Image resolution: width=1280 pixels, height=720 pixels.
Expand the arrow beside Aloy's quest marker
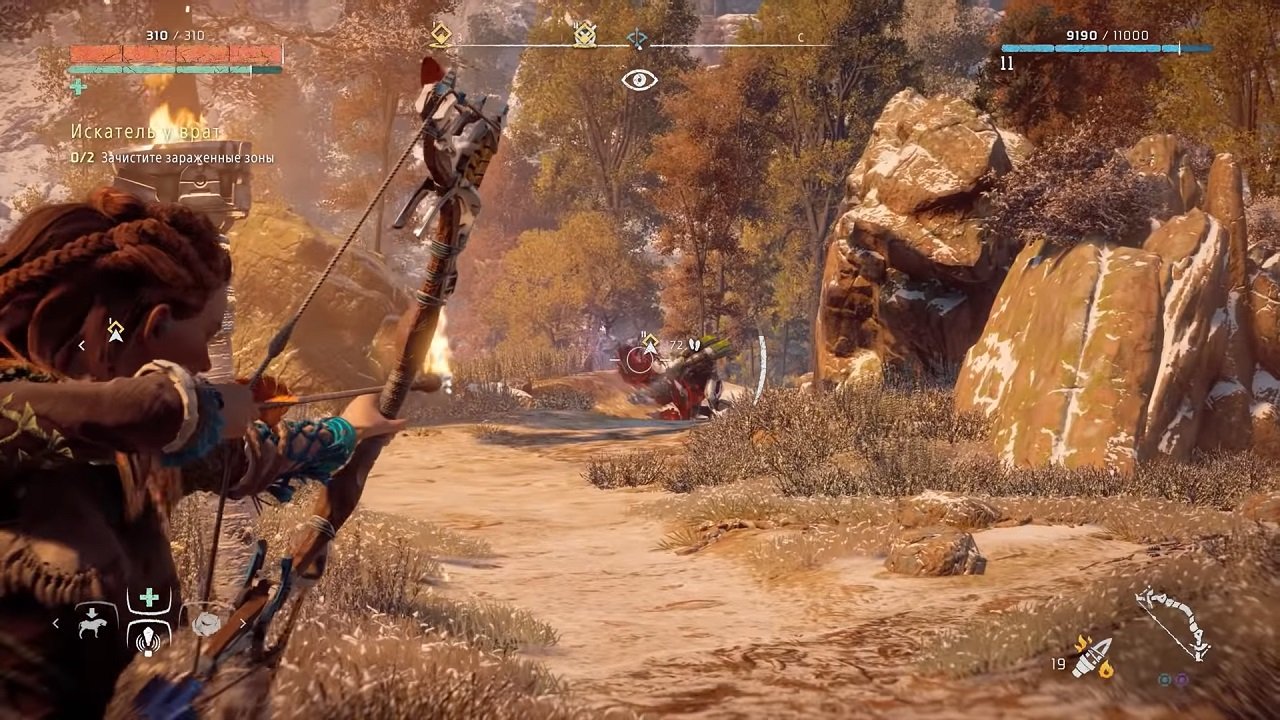81,345
